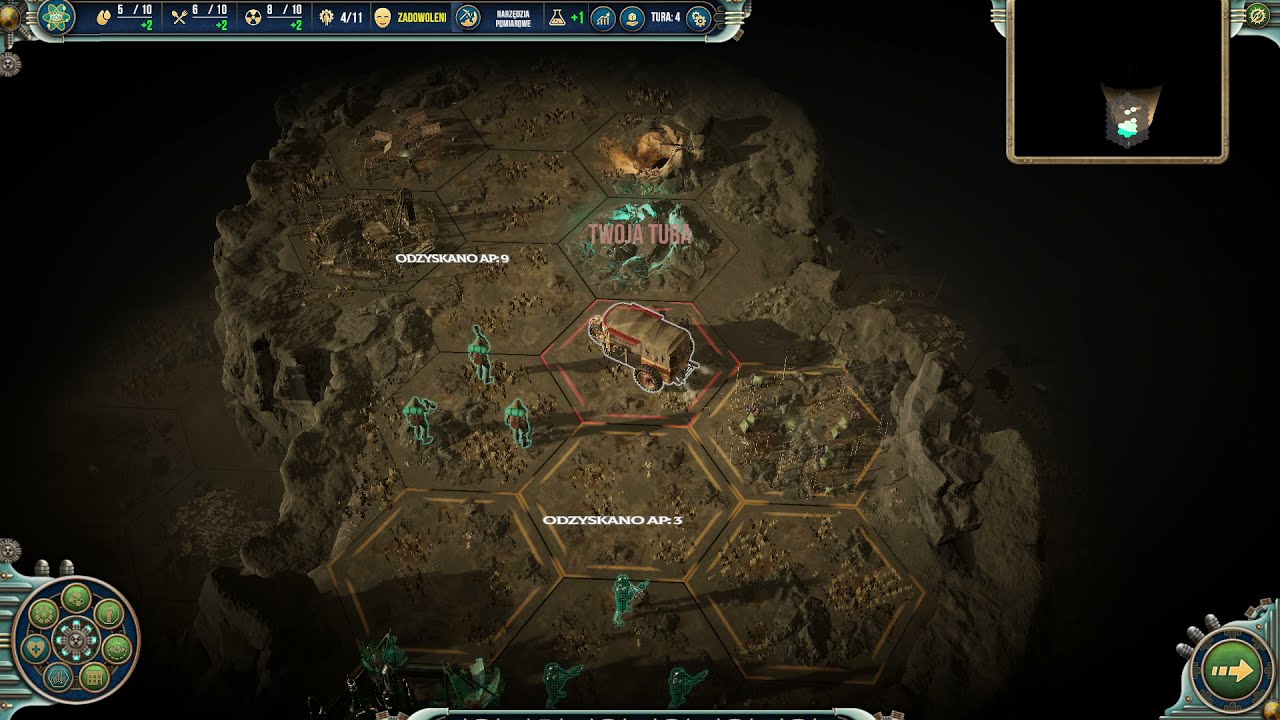
Task: Open the statistics bar-chart button
Action: 602,17
